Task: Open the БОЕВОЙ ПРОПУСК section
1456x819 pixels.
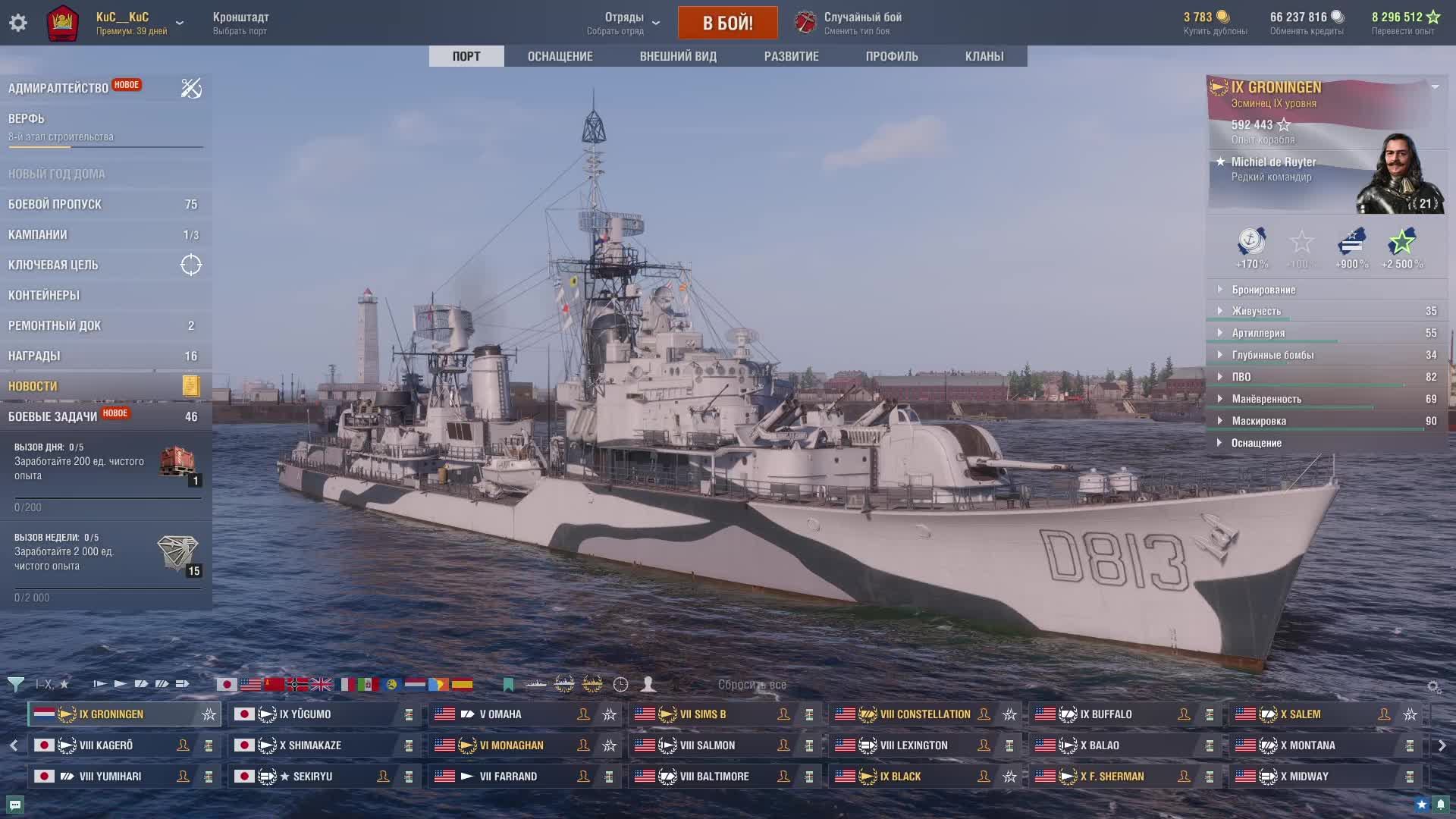Action: click(x=55, y=204)
